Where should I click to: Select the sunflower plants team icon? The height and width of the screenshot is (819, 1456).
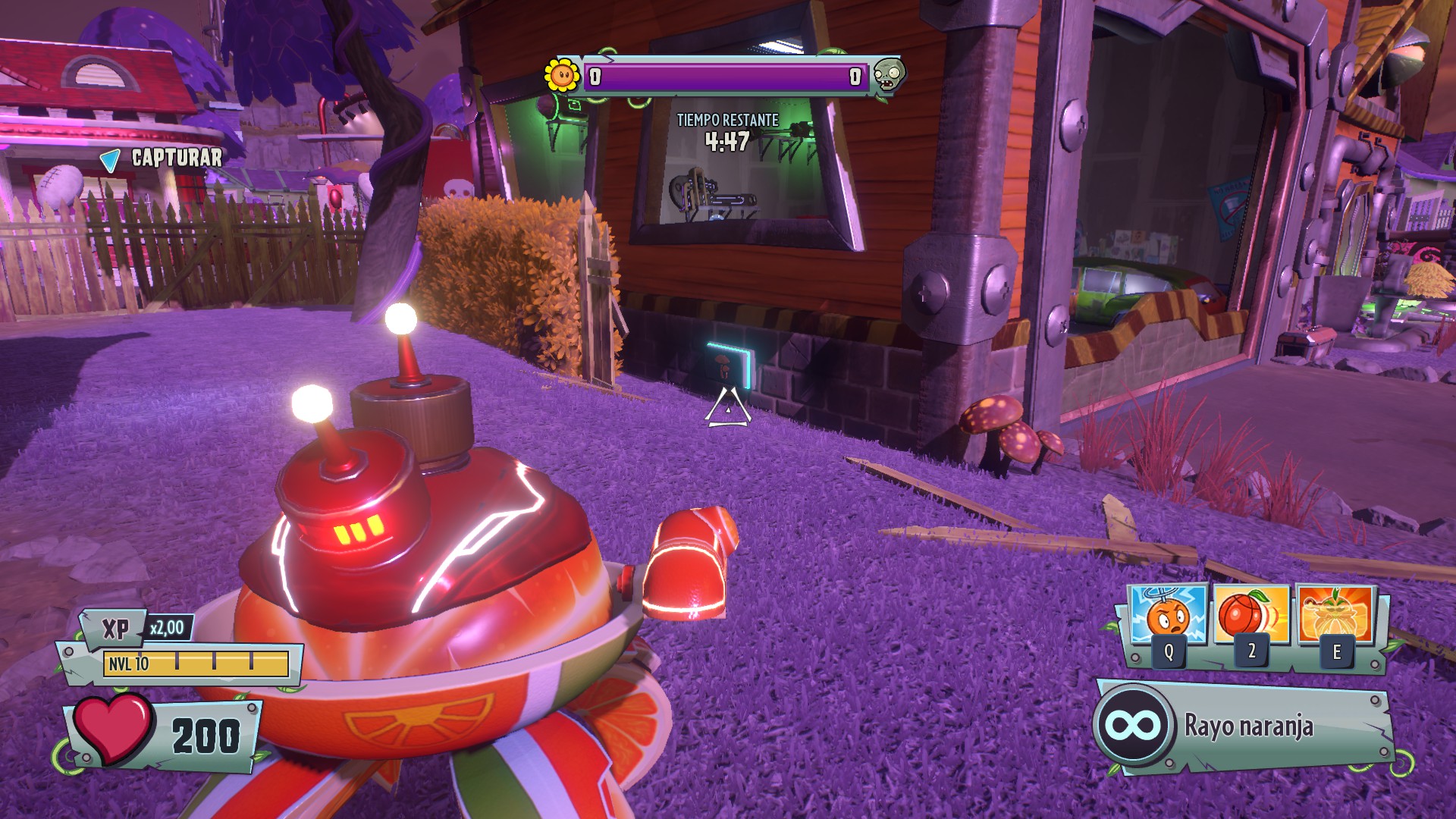(x=562, y=75)
